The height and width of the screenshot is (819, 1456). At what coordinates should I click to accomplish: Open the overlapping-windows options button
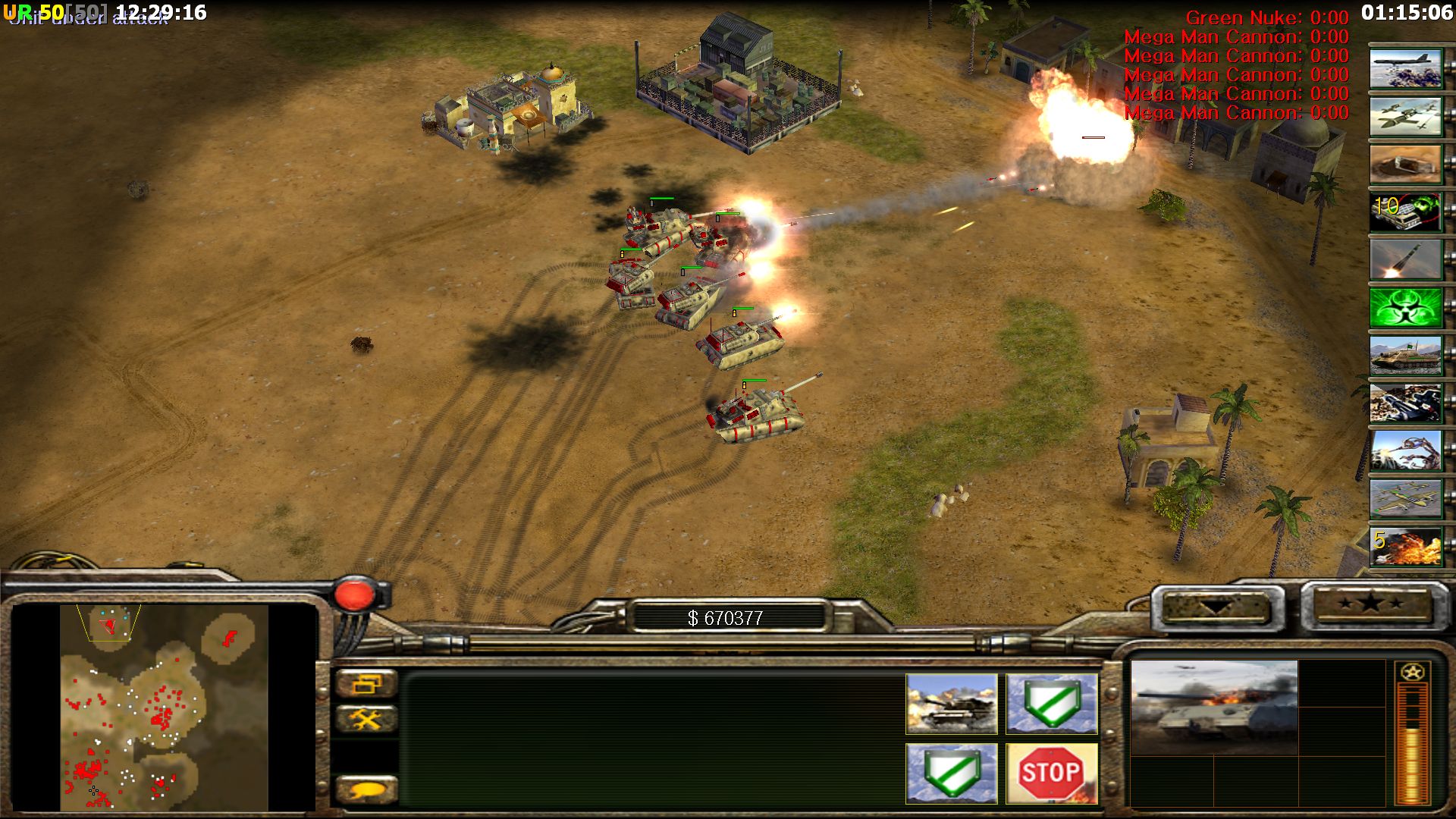tap(366, 683)
